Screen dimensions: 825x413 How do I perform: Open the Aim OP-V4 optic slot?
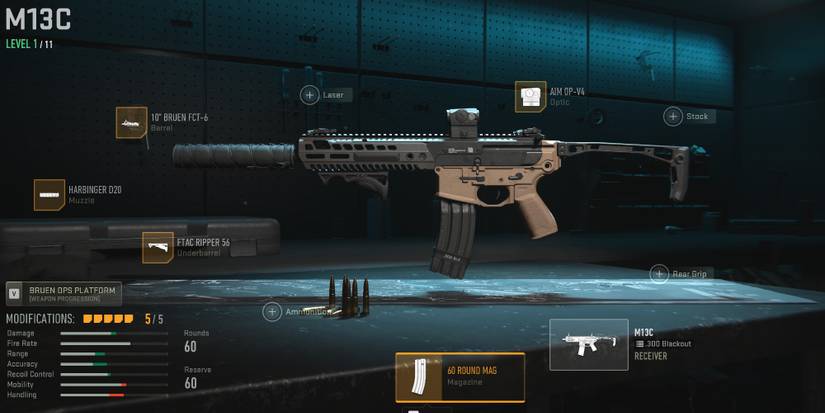(530, 97)
